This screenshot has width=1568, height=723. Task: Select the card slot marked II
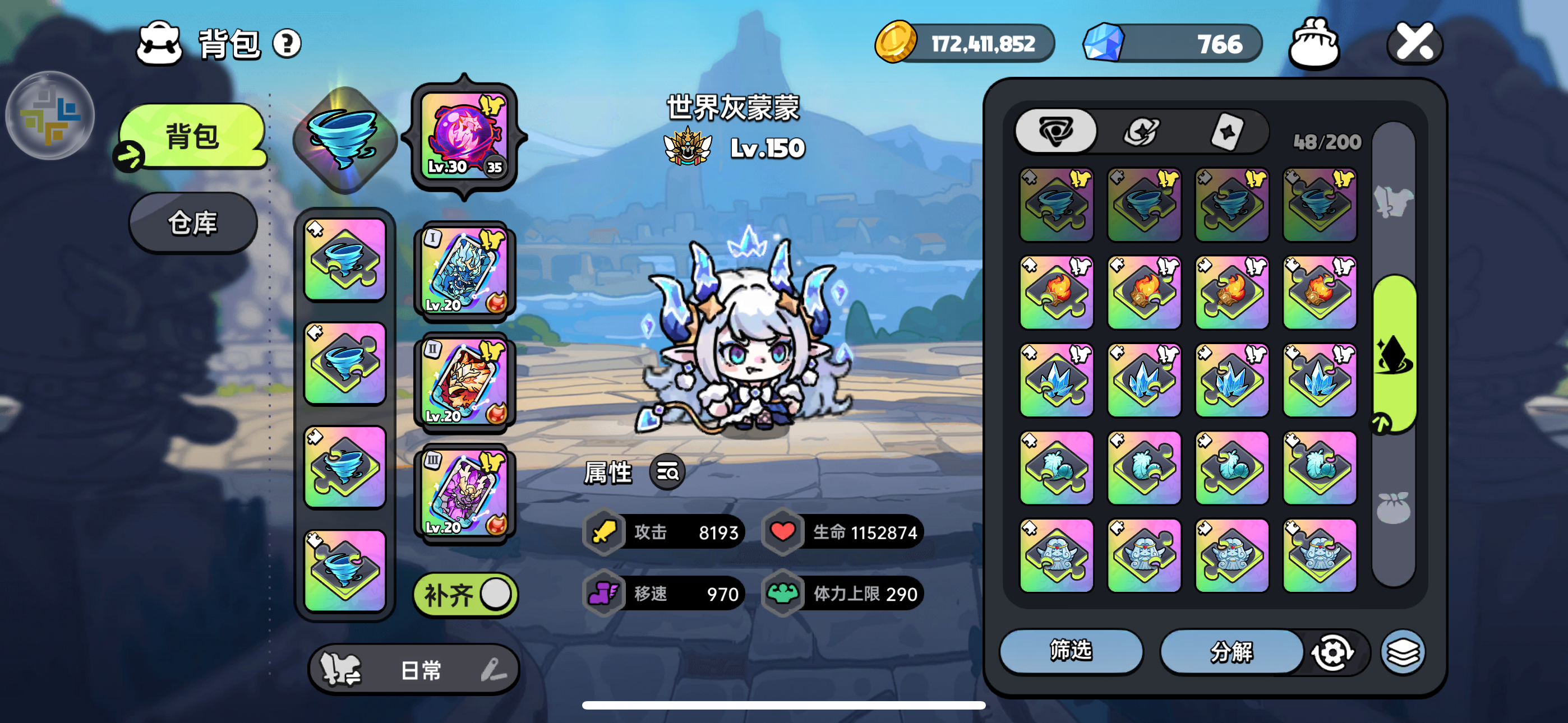(x=464, y=382)
